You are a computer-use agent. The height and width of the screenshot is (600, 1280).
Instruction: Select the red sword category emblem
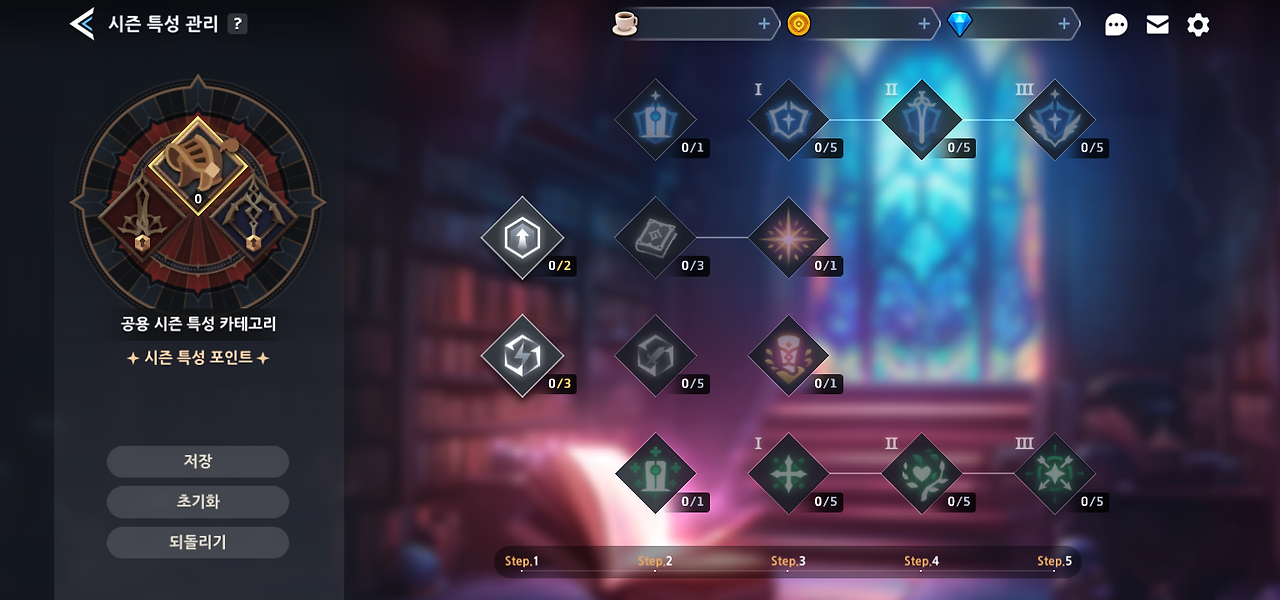[140, 218]
